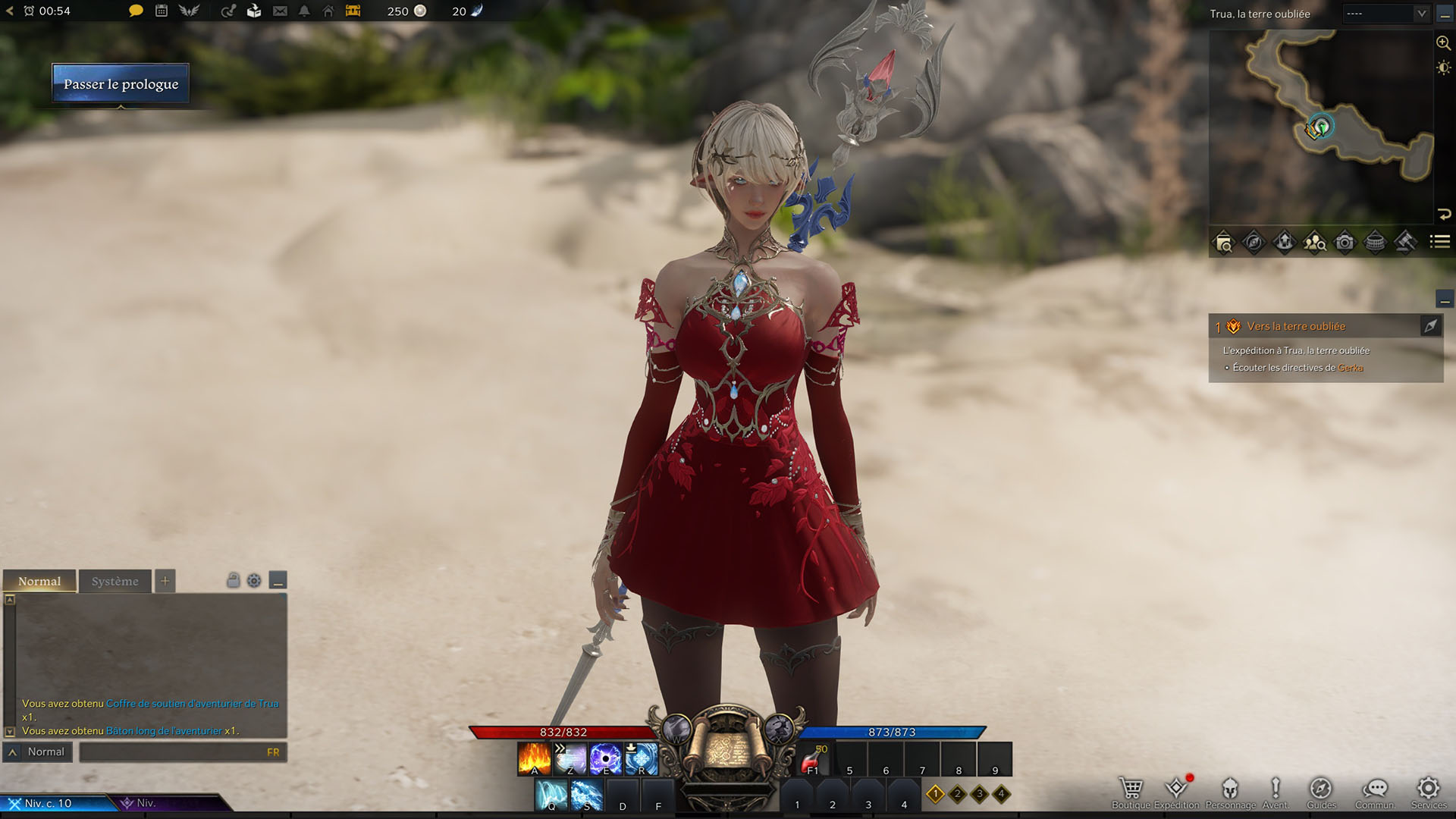The height and width of the screenshot is (819, 1456).
Task: Click the camera icon below minimap
Action: click(x=1345, y=243)
